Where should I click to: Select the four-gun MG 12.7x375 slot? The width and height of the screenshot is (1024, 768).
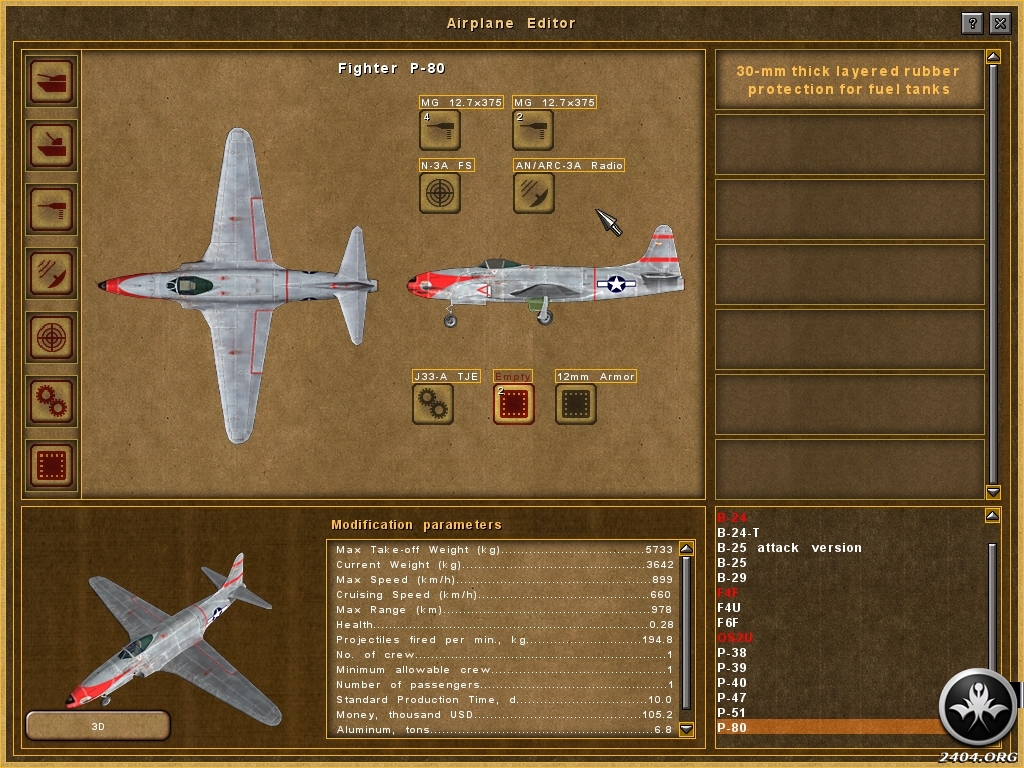point(439,129)
